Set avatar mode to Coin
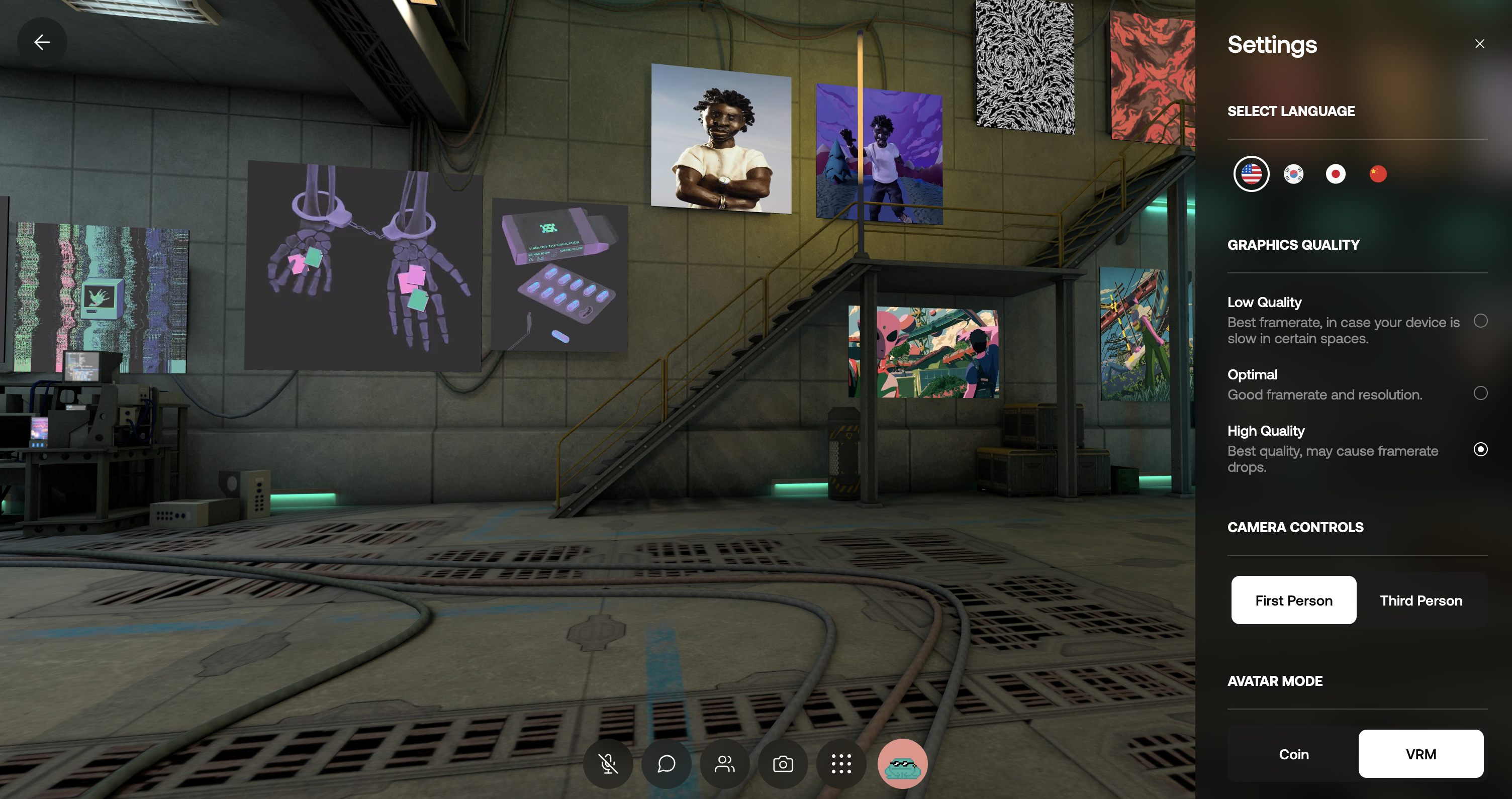The image size is (1512, 799). pyautogui.click(x=1293, y=754)
